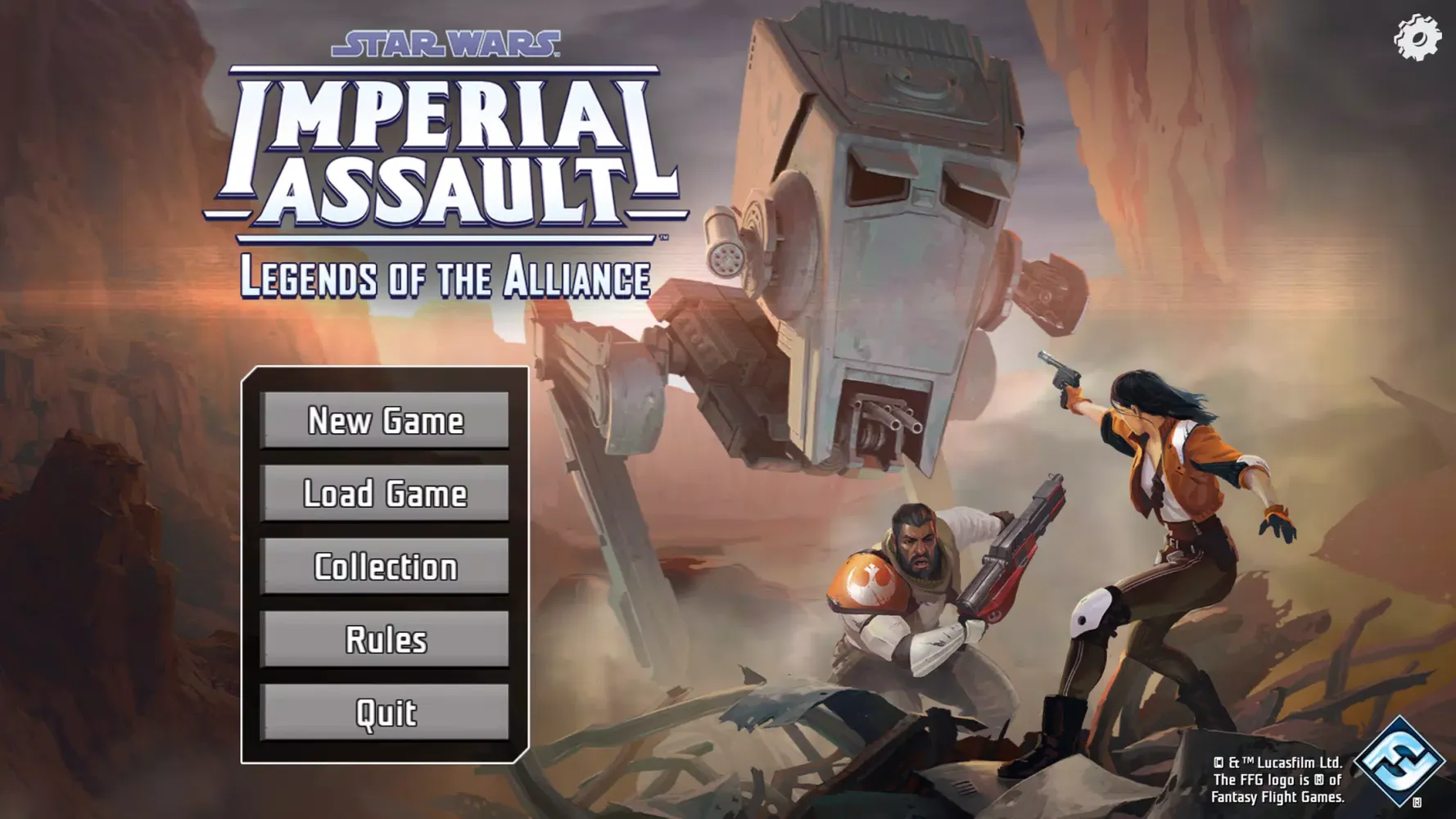Screen dimensions: 1456x819
Task: Start a New Game
Action: pos(385,421)
